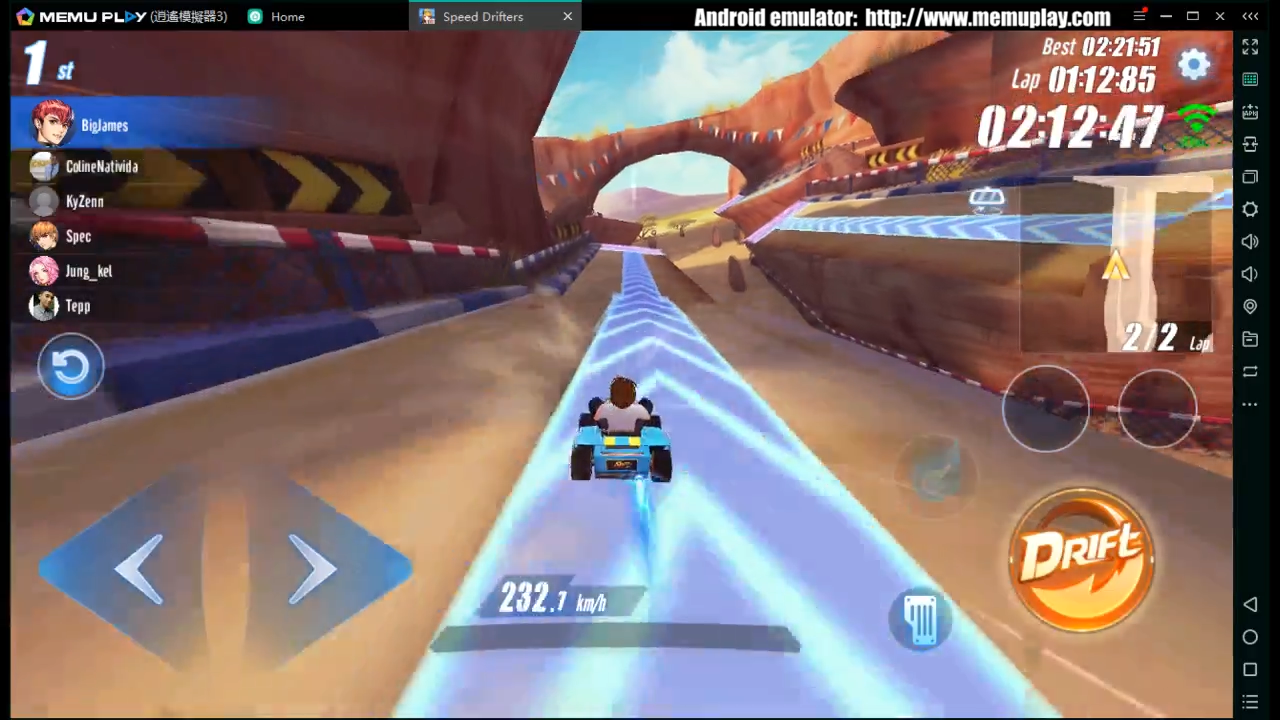Open the virtual location tool
The image size is (1280, 720).
(1250, 306)
